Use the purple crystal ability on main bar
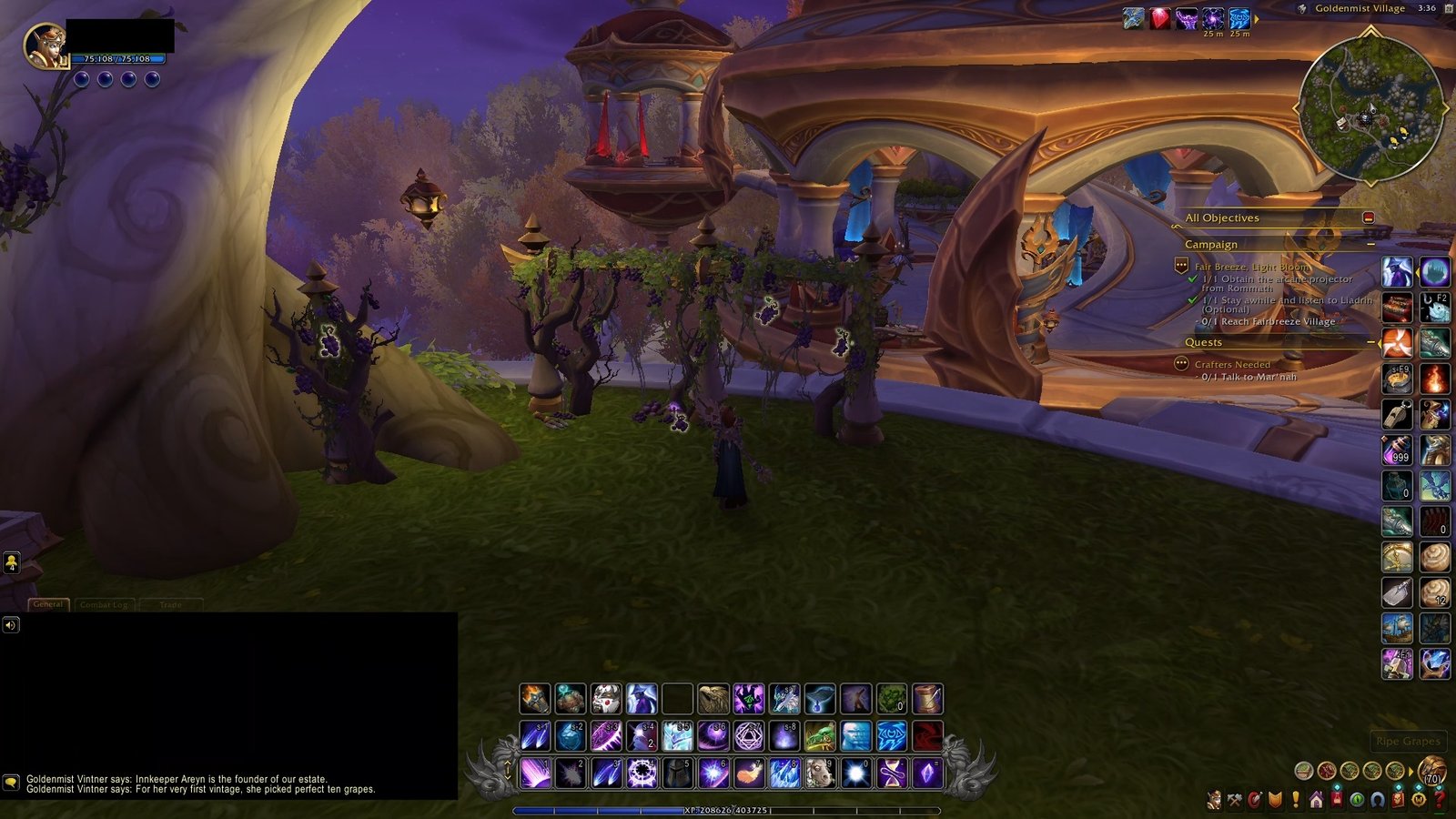 pyautogui.click(x=926, y=773)
